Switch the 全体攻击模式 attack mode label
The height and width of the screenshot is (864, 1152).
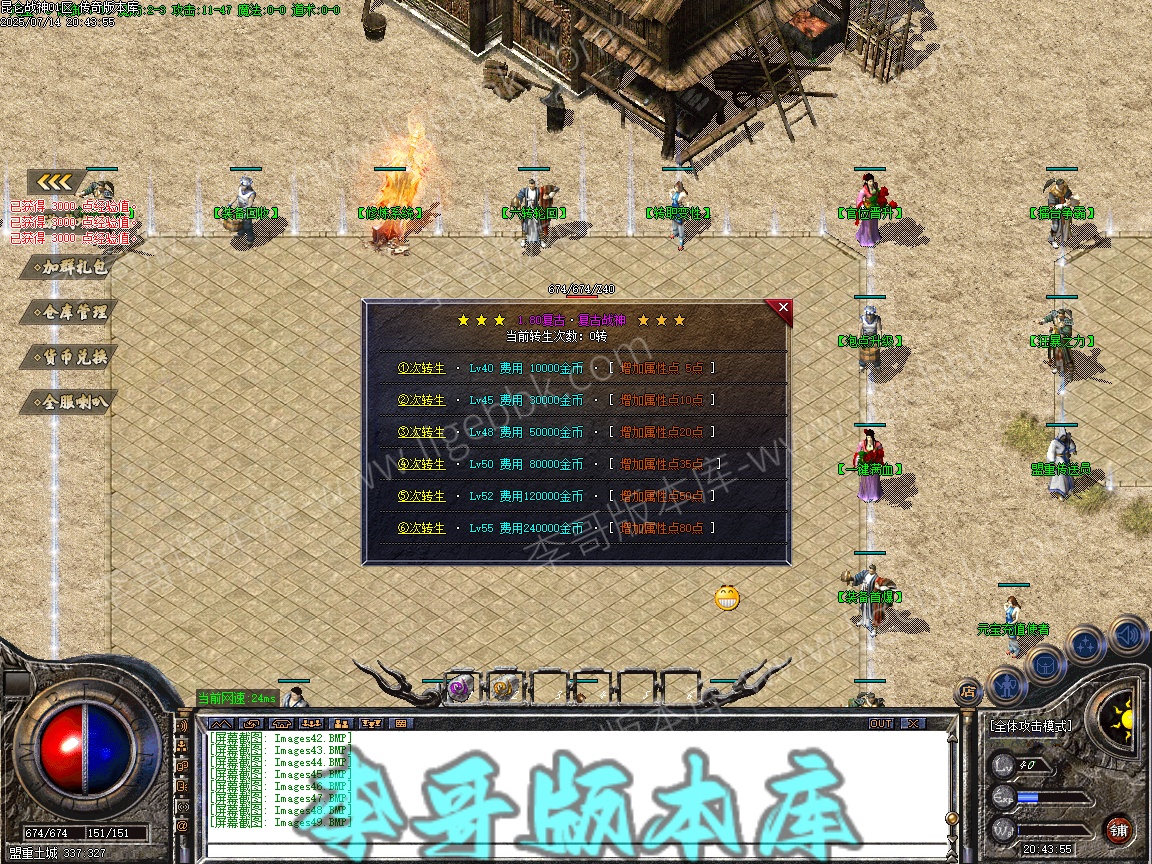pyautogui.click(x=1030, y=726)
